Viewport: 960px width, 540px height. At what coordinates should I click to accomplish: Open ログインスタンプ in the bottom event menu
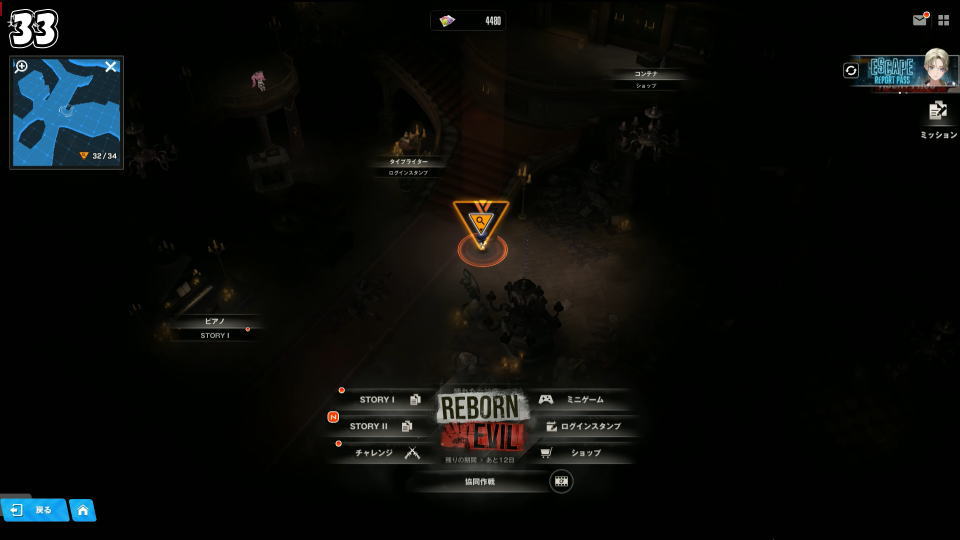click(x=584, y=426)
